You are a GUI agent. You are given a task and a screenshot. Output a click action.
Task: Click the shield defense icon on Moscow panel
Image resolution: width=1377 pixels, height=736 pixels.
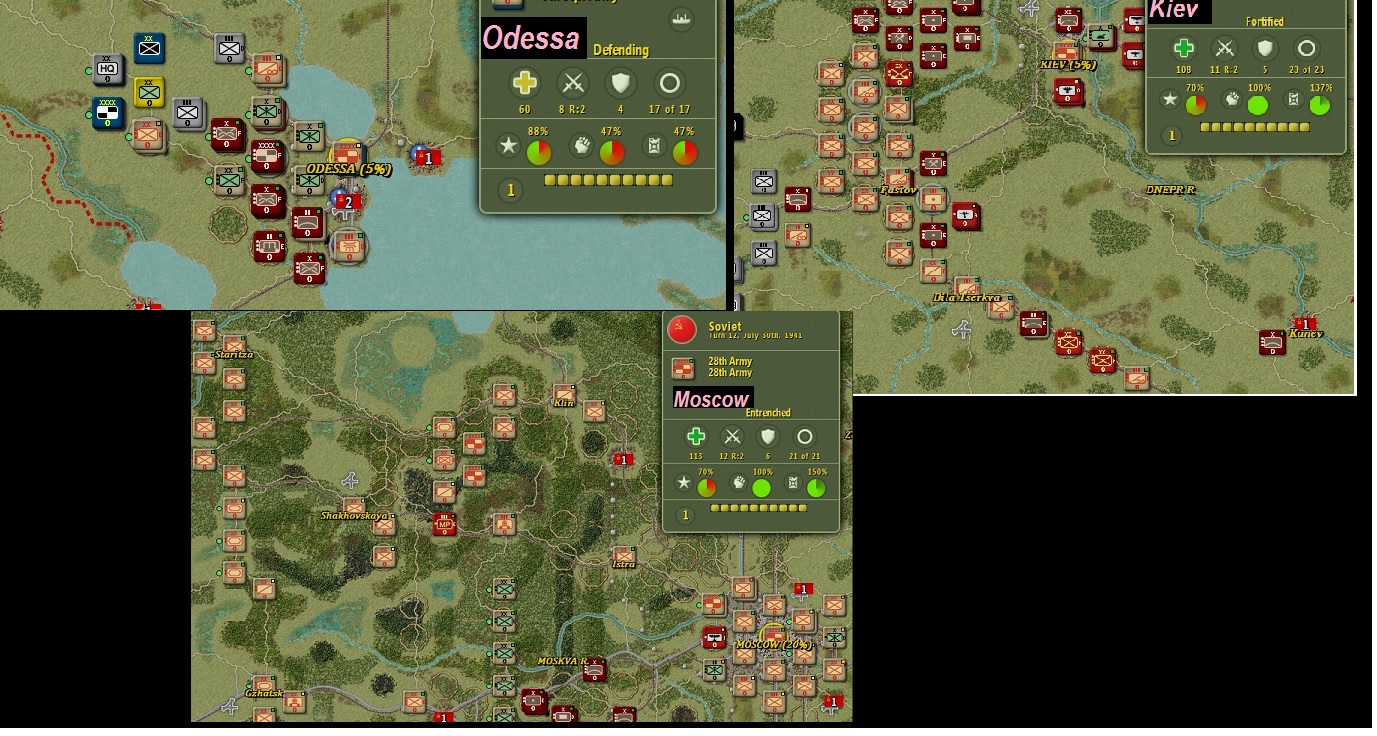[768, 437]
